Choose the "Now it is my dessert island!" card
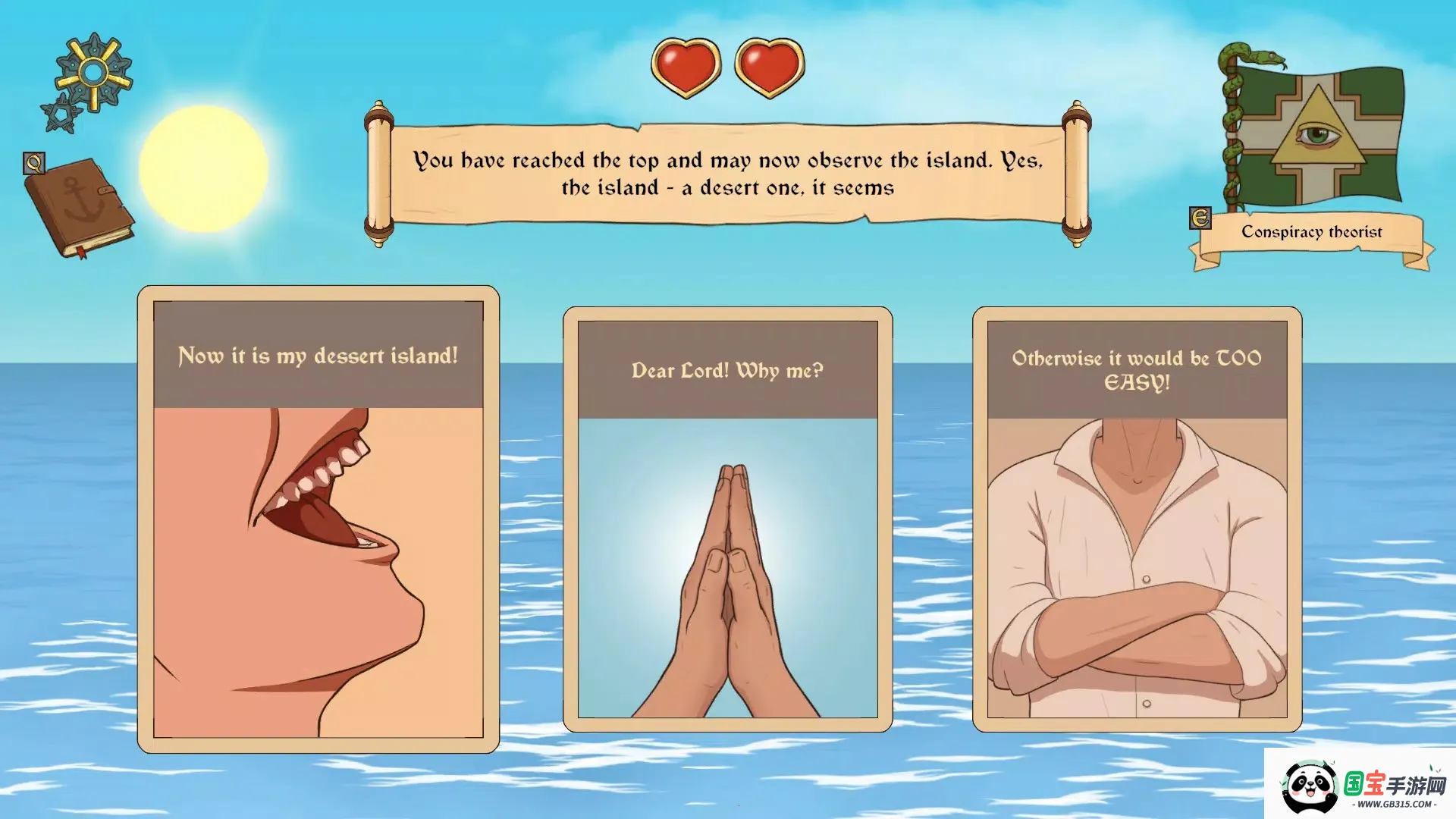The width and height of the screenshot is (1456, 819). pos(318,519)
